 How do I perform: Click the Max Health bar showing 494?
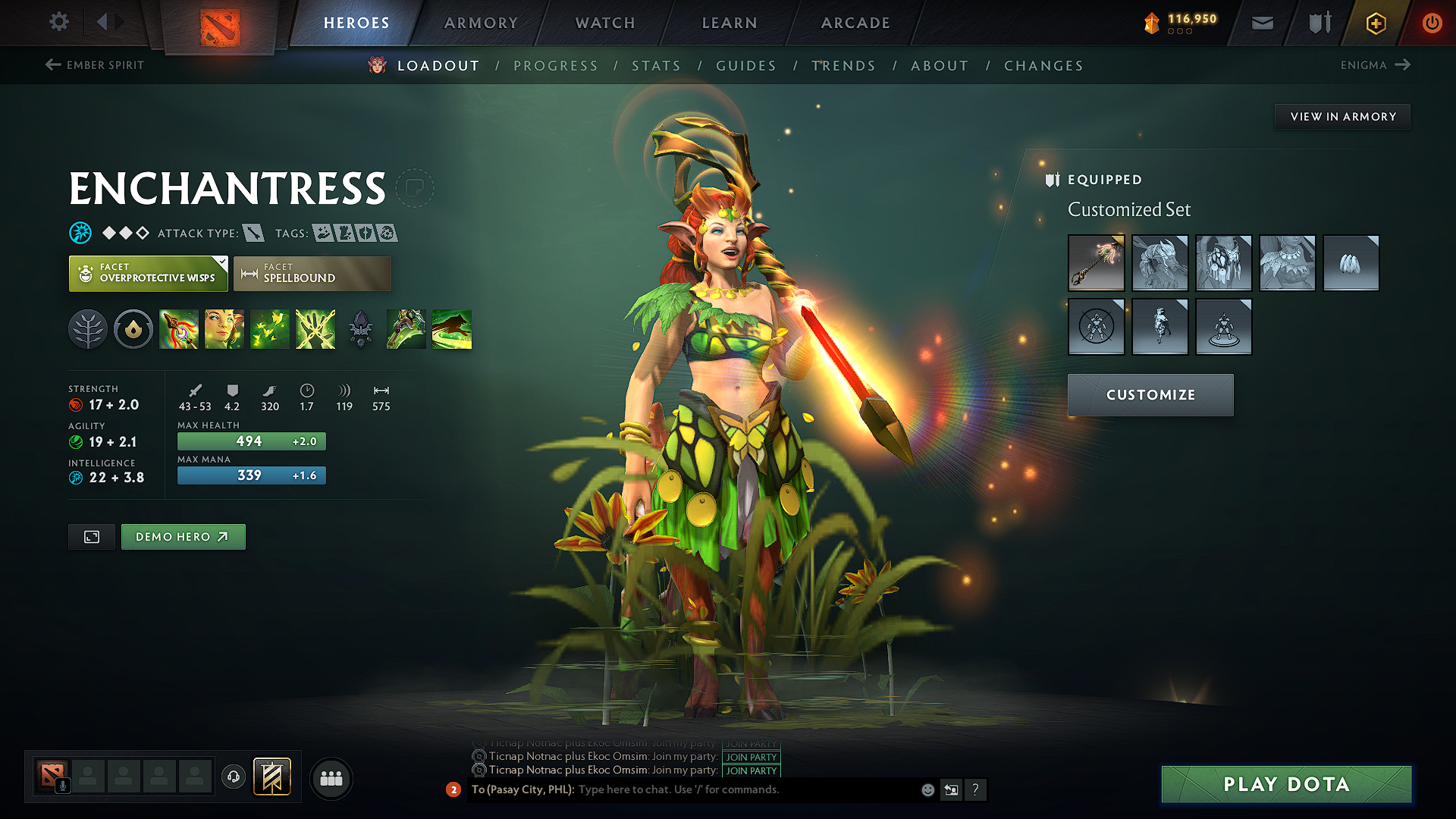coord(251,441)
